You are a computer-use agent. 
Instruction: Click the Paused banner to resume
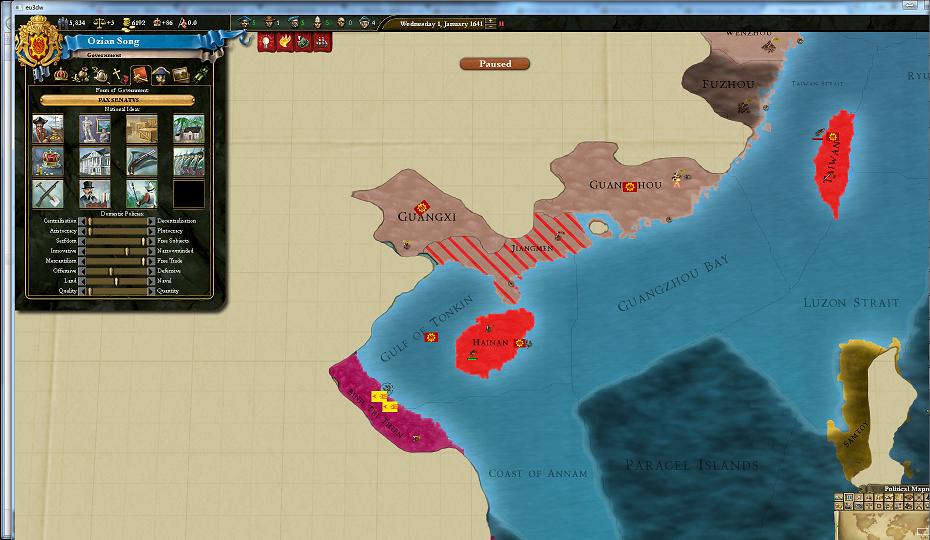pos(495,64)
